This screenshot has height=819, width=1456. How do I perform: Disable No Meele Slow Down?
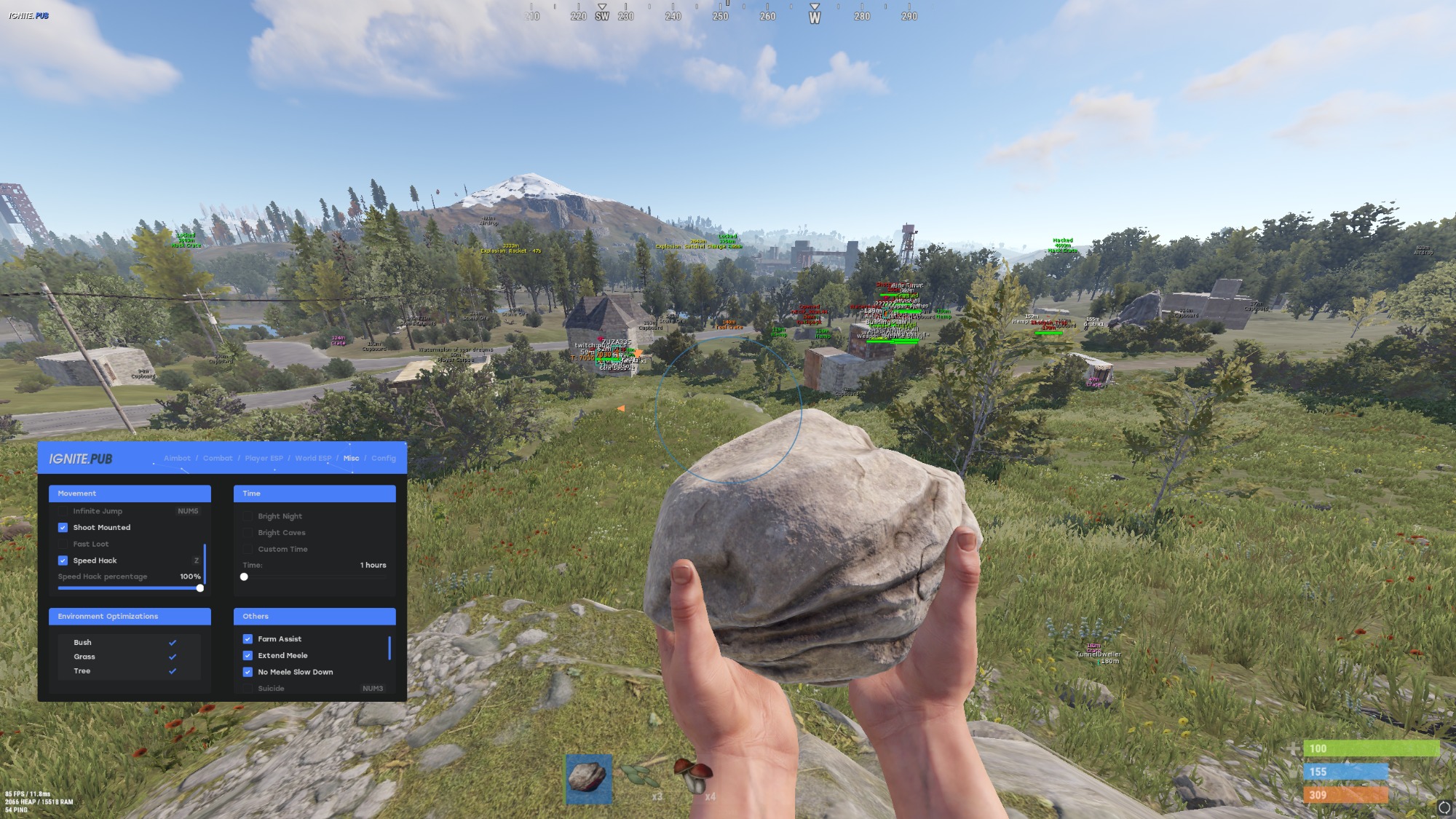pos(248,673)
